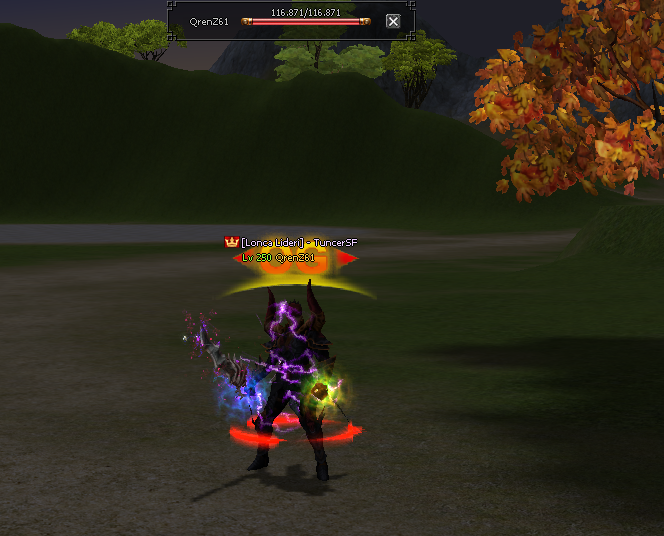Close the QrenZ61 target panel
This screenshot has height=536, width=664.
(x=393, y=21)
